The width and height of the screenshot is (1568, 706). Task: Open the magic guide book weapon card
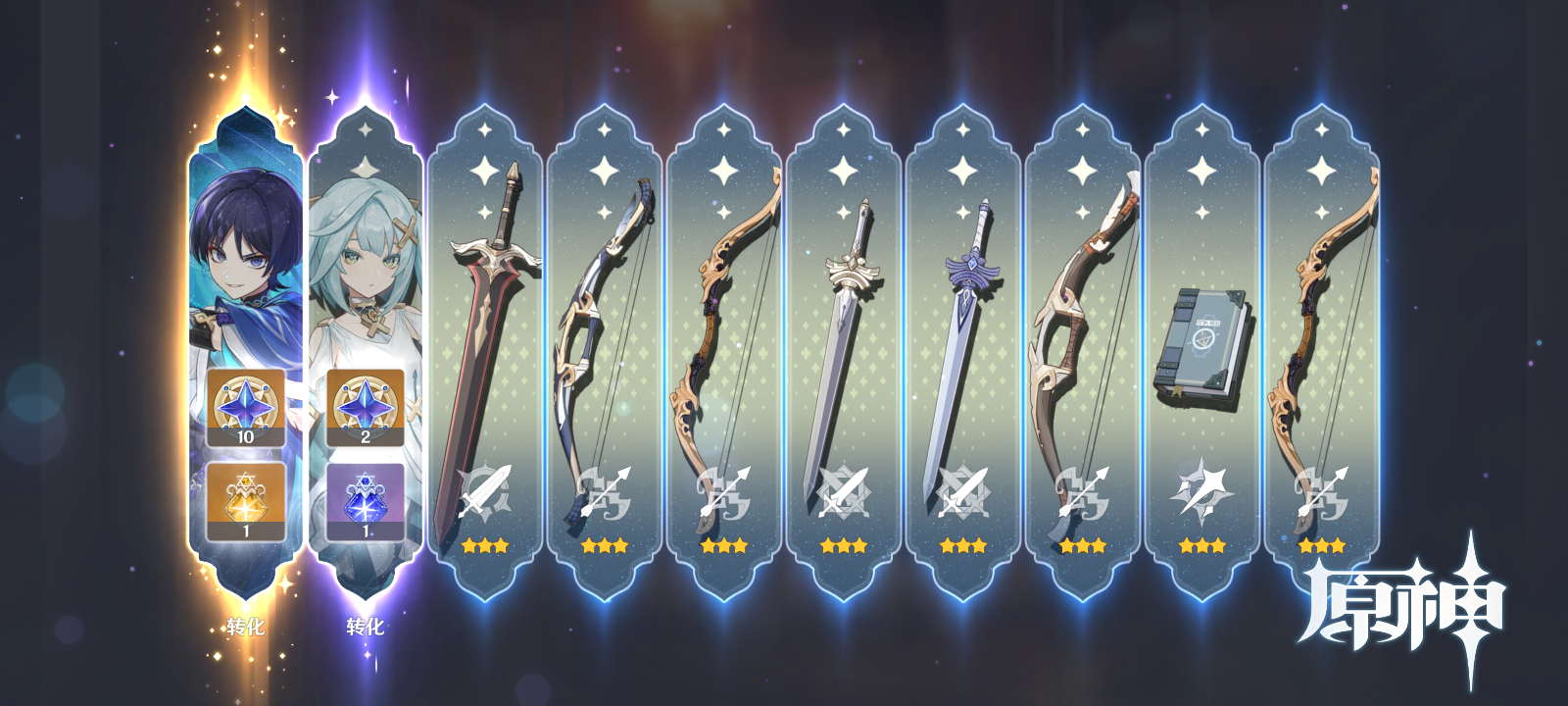[x=1203, y=343]
